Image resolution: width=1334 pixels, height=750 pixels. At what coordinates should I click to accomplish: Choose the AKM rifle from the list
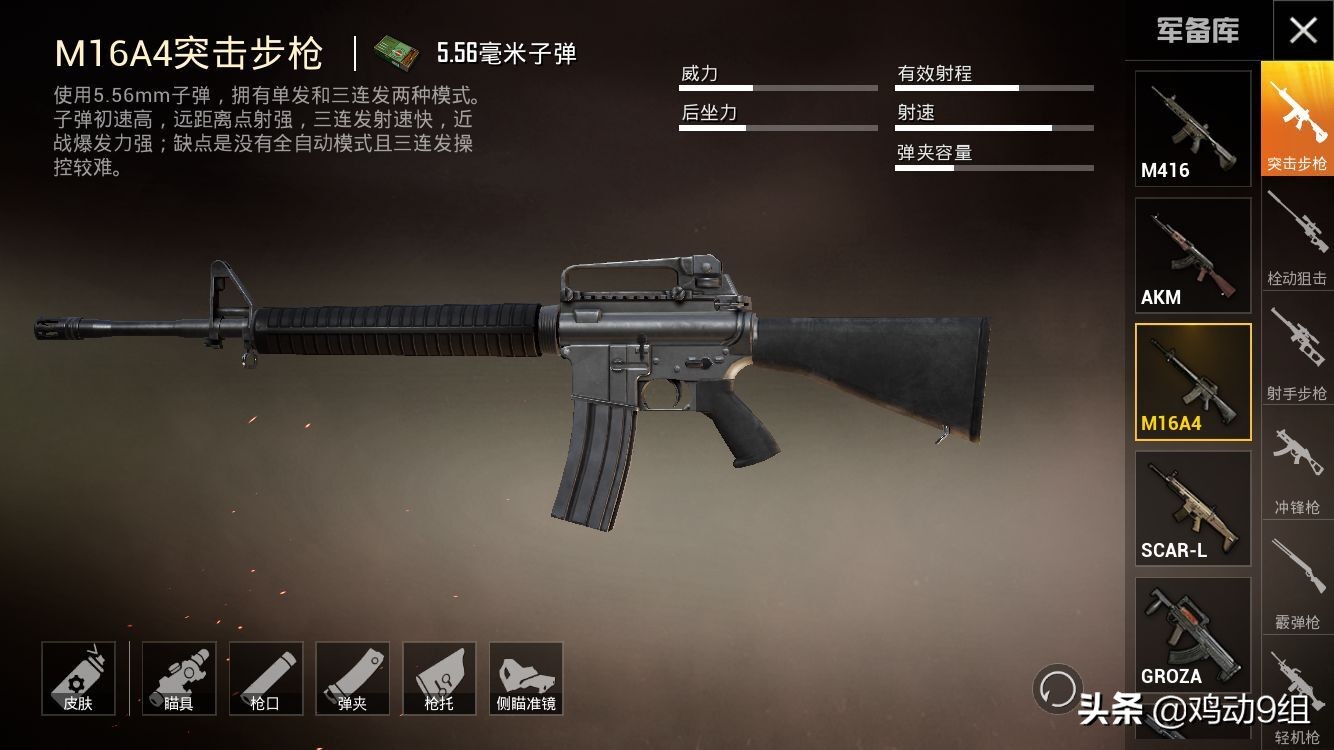coord(1193,253)
